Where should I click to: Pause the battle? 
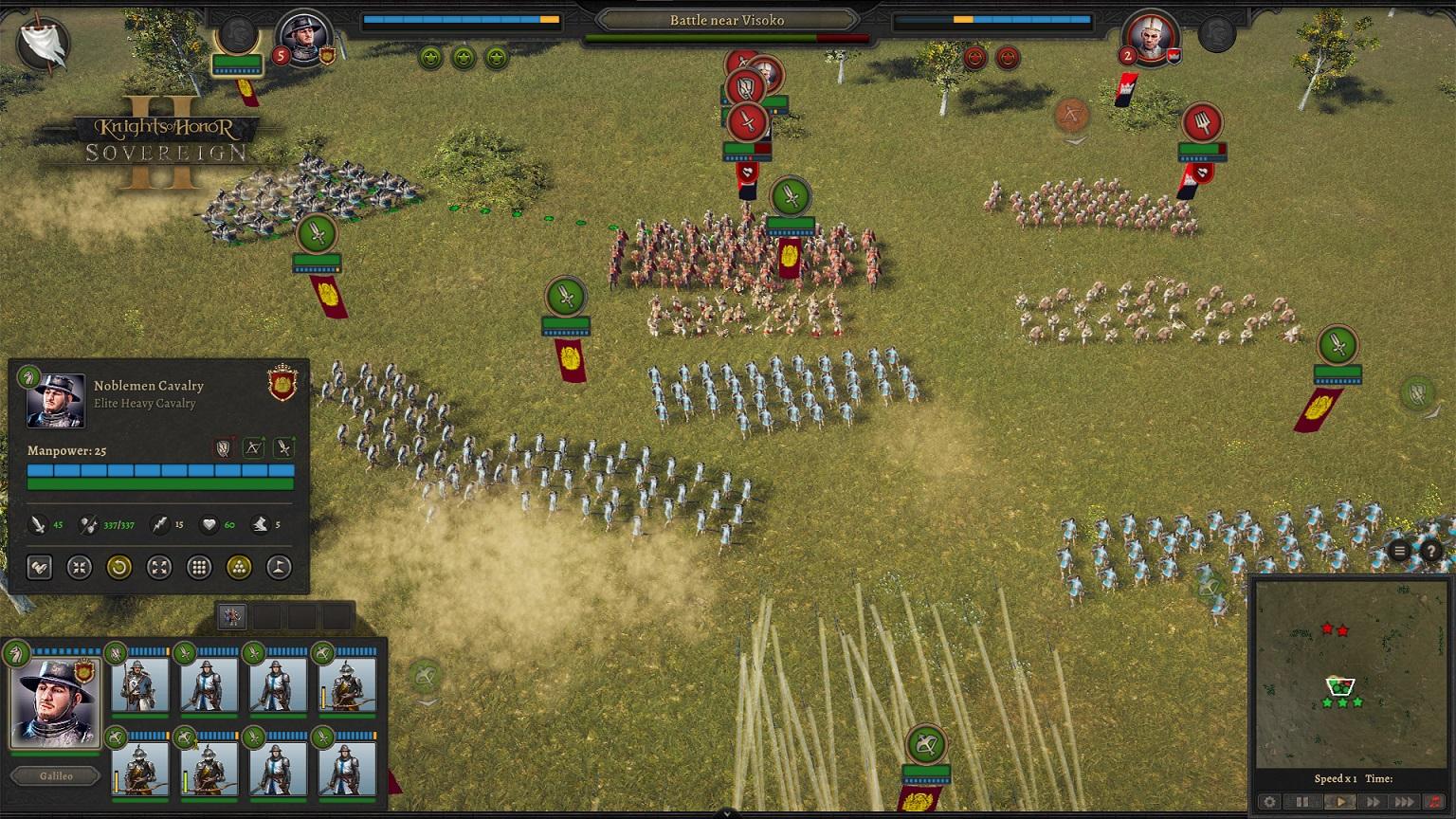pyautogui.click(x=1302, y=802)
